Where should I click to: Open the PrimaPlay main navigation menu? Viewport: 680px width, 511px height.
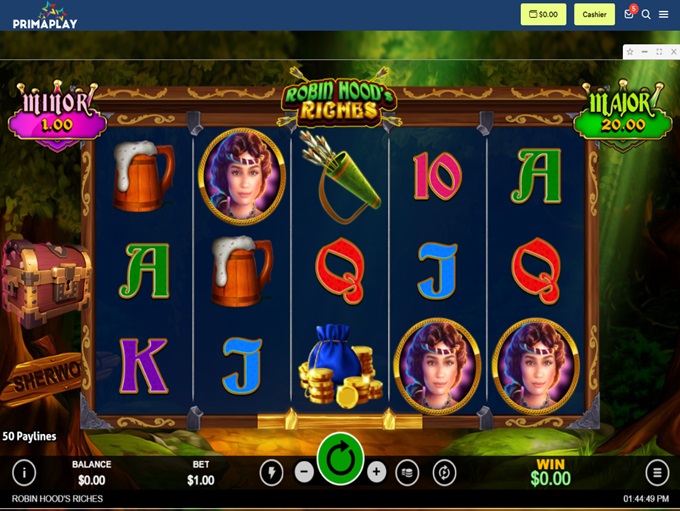[663, 14]
